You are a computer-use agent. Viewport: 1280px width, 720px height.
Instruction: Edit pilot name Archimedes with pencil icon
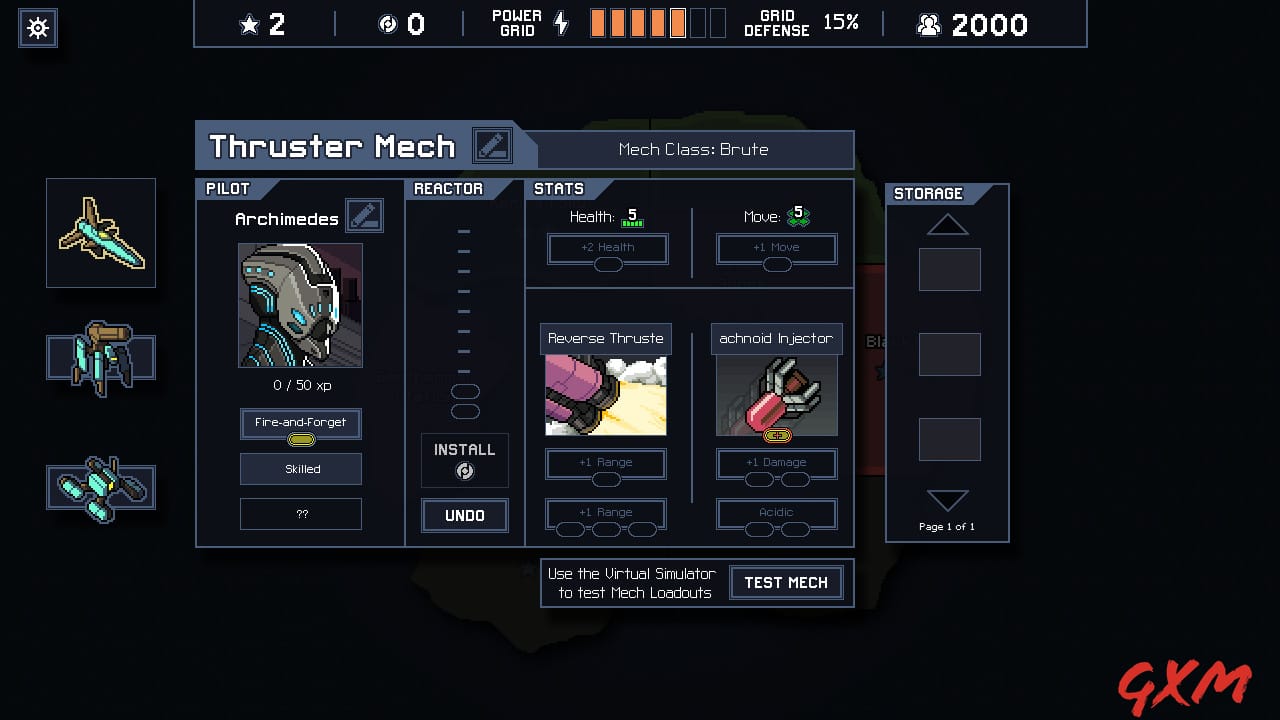(364, 215)
